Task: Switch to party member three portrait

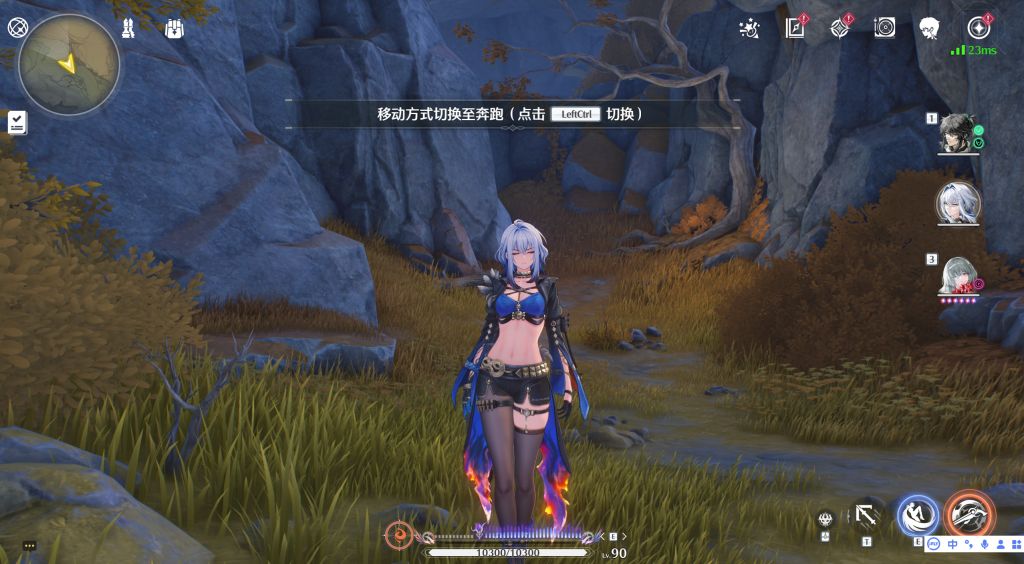Action: (x=957, y=274)
